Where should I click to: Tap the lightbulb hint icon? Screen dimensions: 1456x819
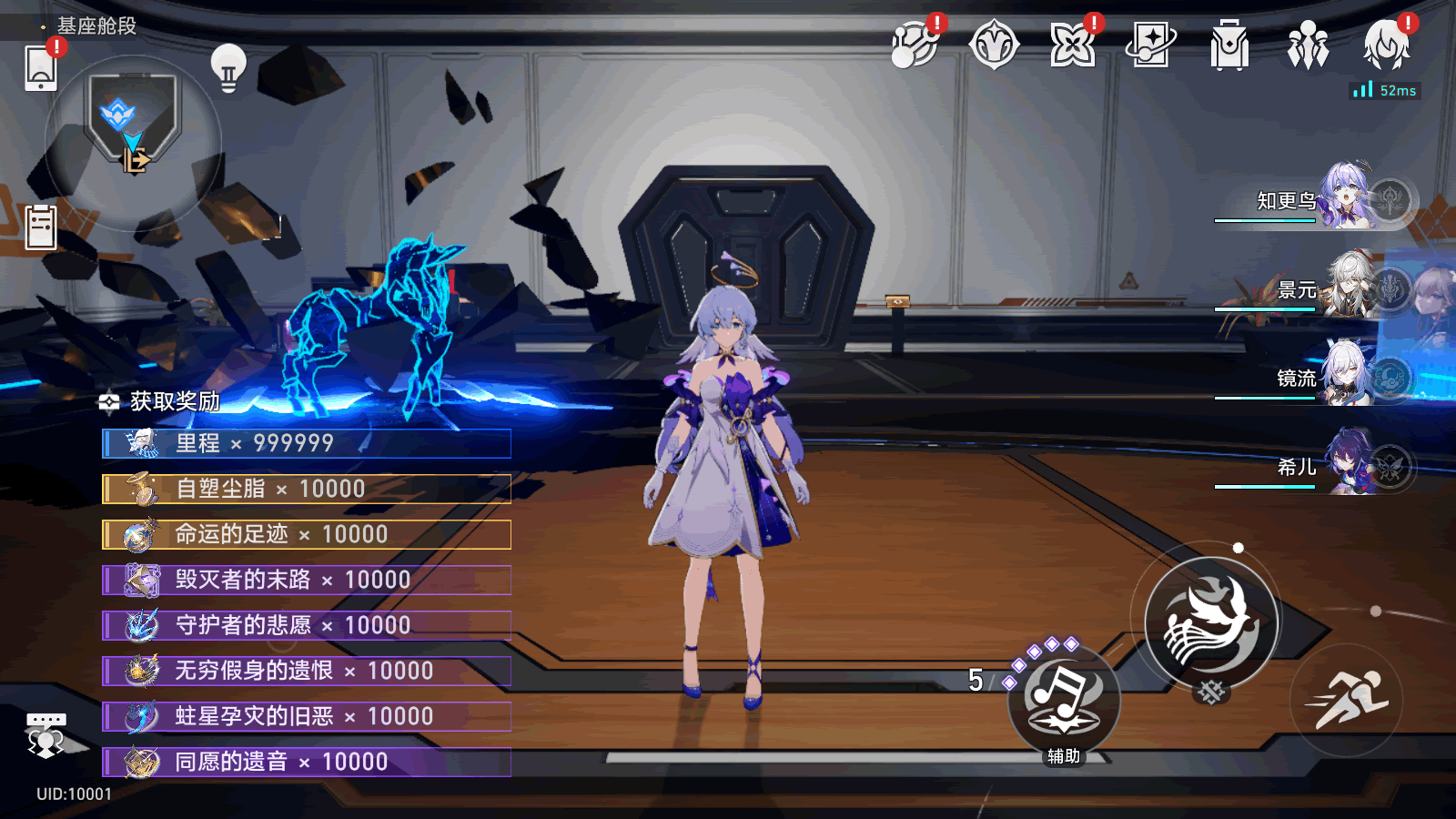coord(228,67)
